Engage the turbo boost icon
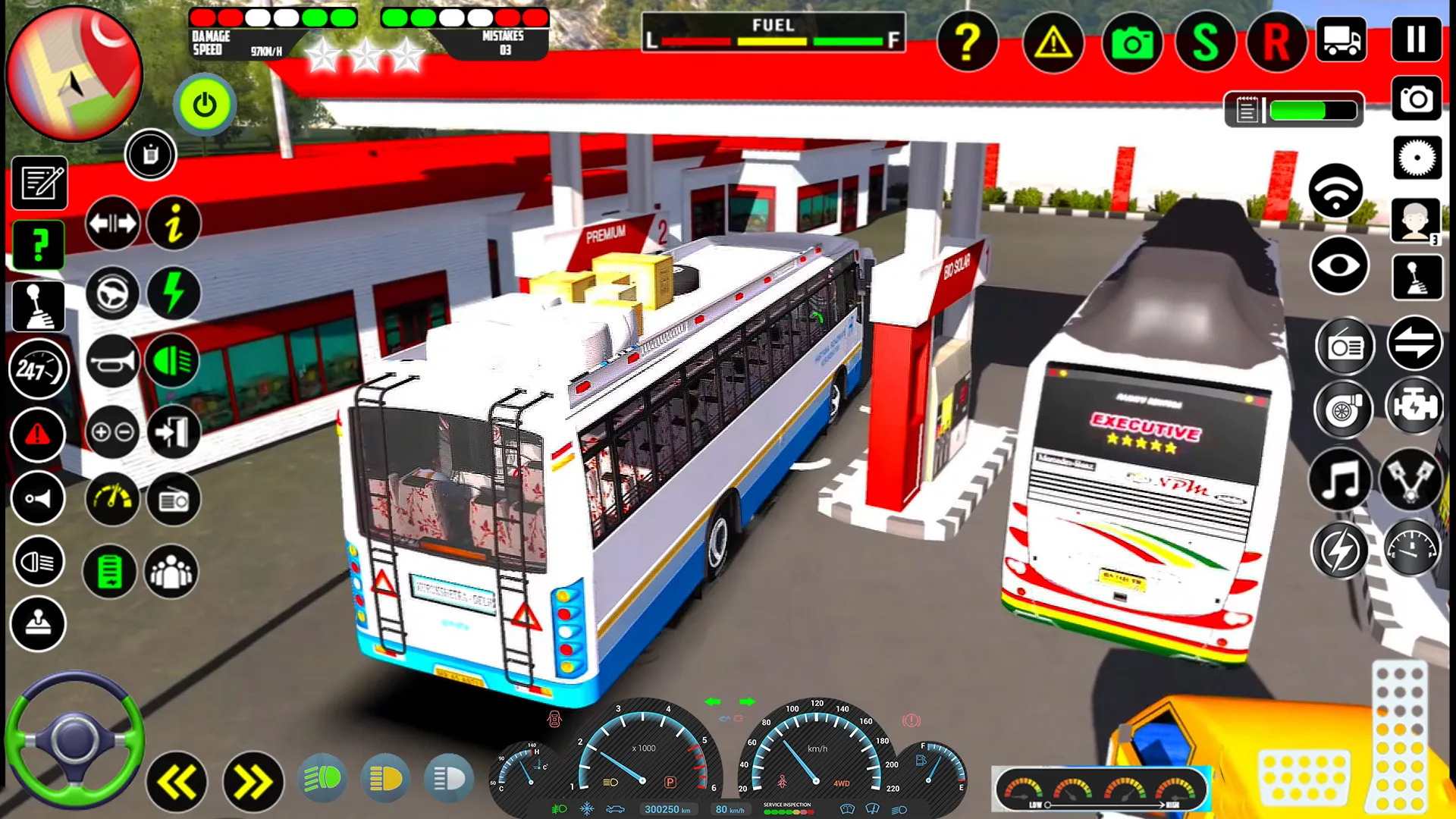 click(x=1345, y=409)
